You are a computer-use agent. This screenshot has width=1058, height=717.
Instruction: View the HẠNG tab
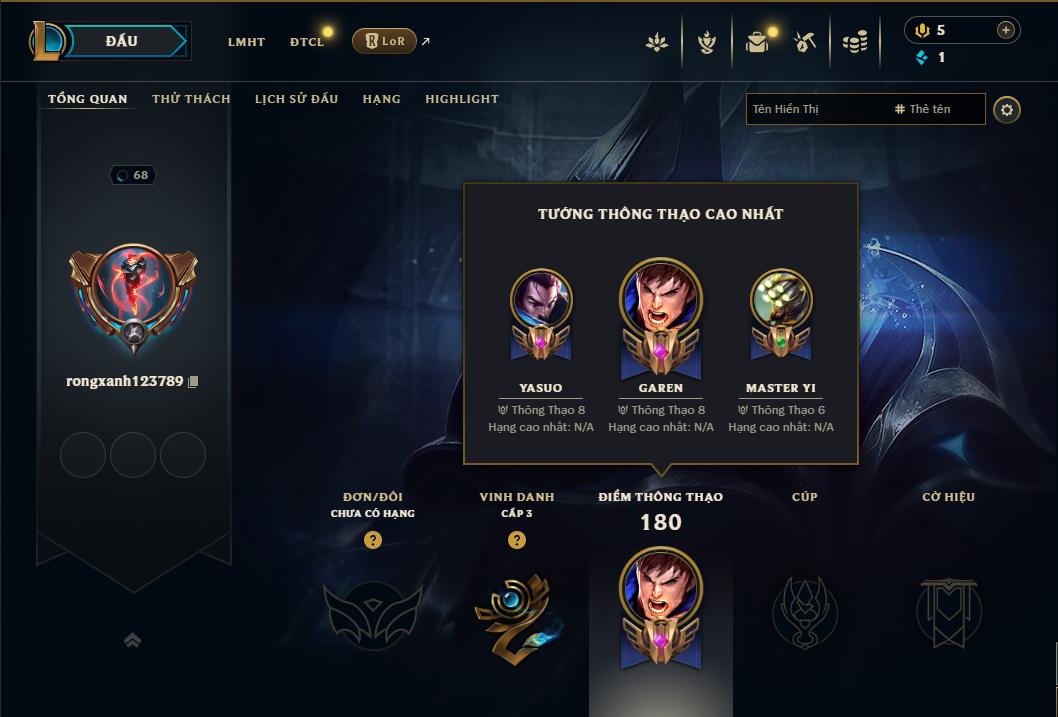click(x=381, y=99)
